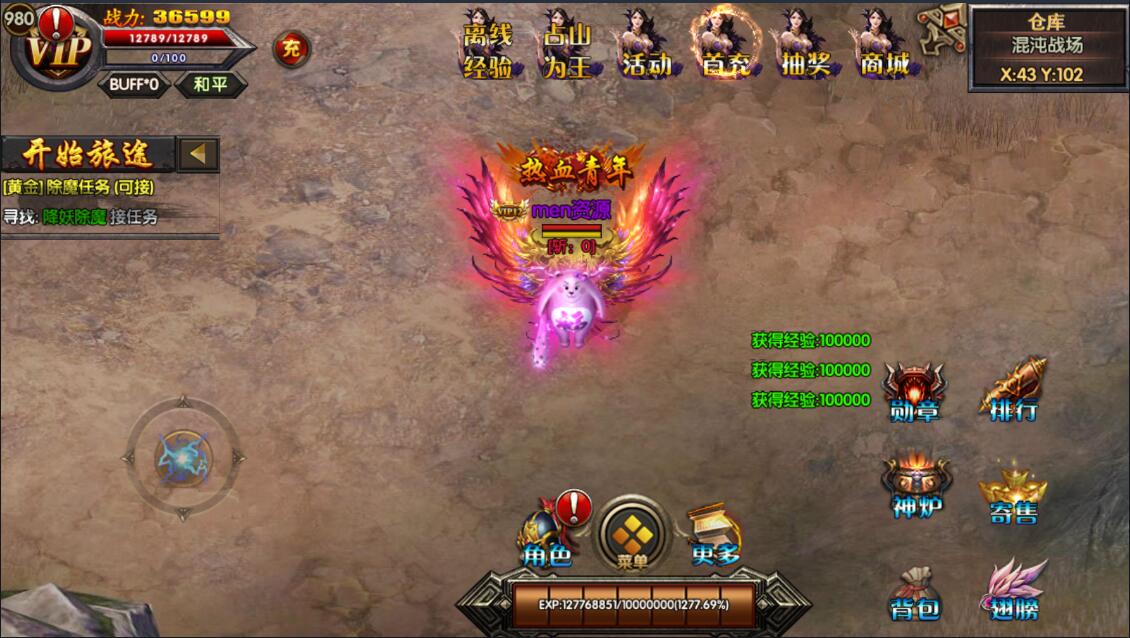
Task: Open the 勋章 medal menu
Action: coord(914,393)
